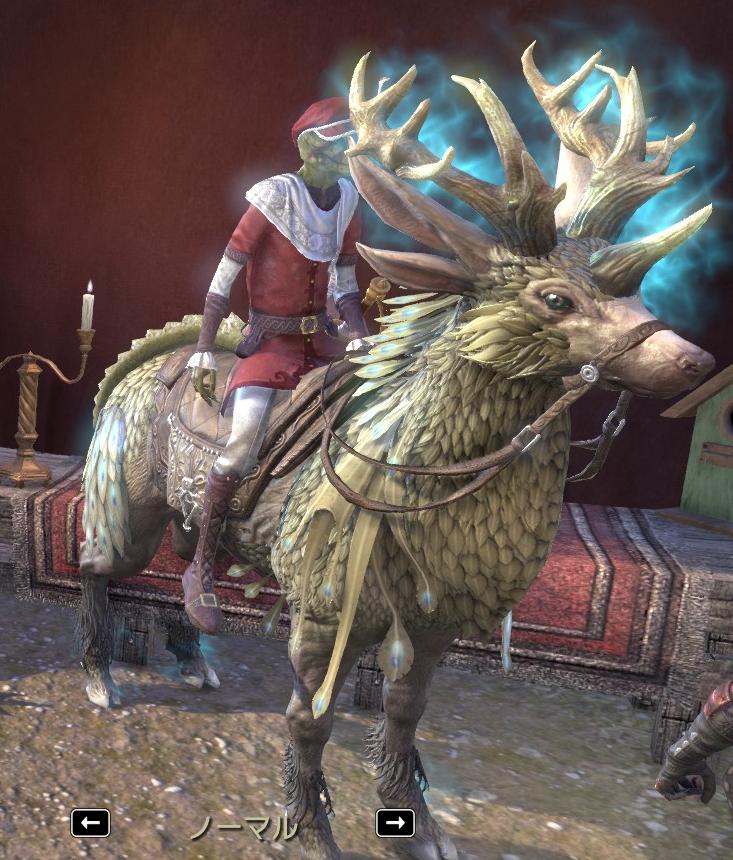Click the left arrow button

pyautogui.click(x=90, y=823)
